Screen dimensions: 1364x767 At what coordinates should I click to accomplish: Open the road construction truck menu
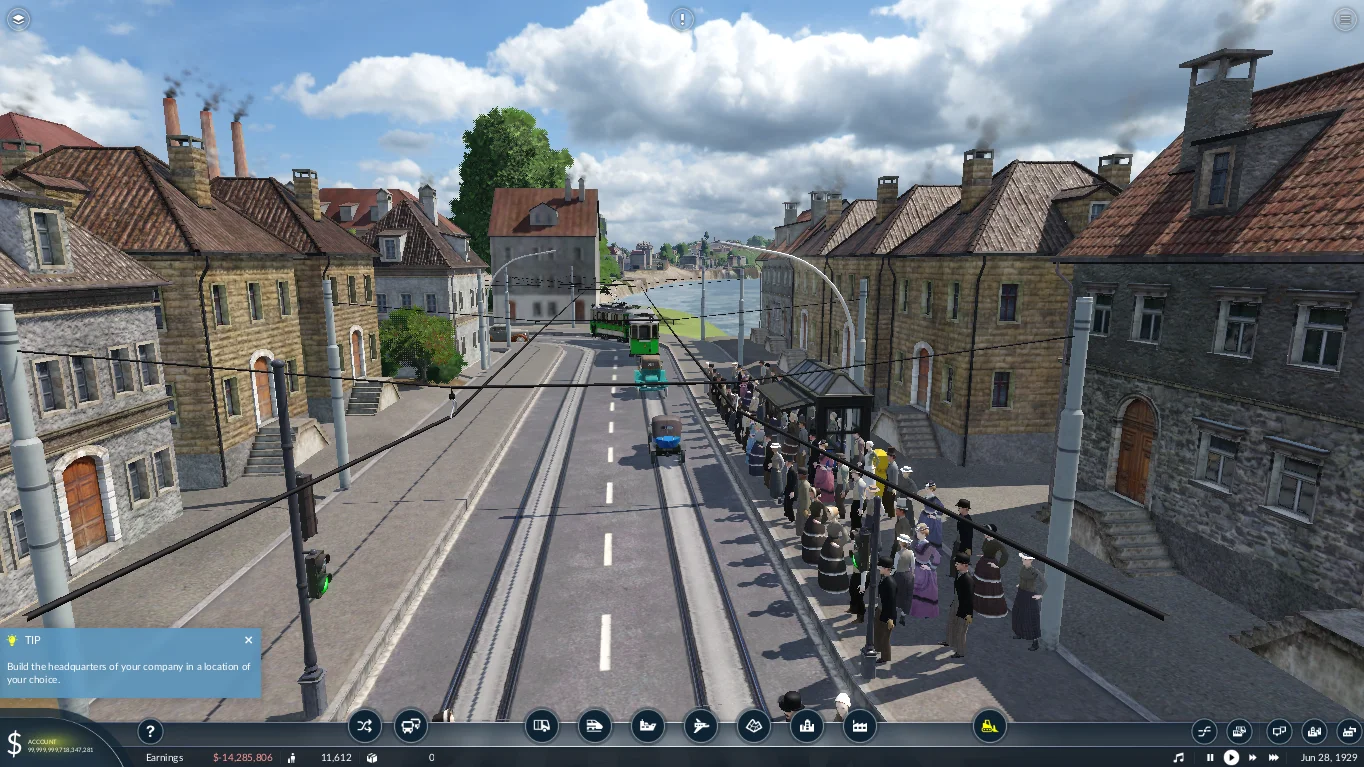(x=542, y=726)
